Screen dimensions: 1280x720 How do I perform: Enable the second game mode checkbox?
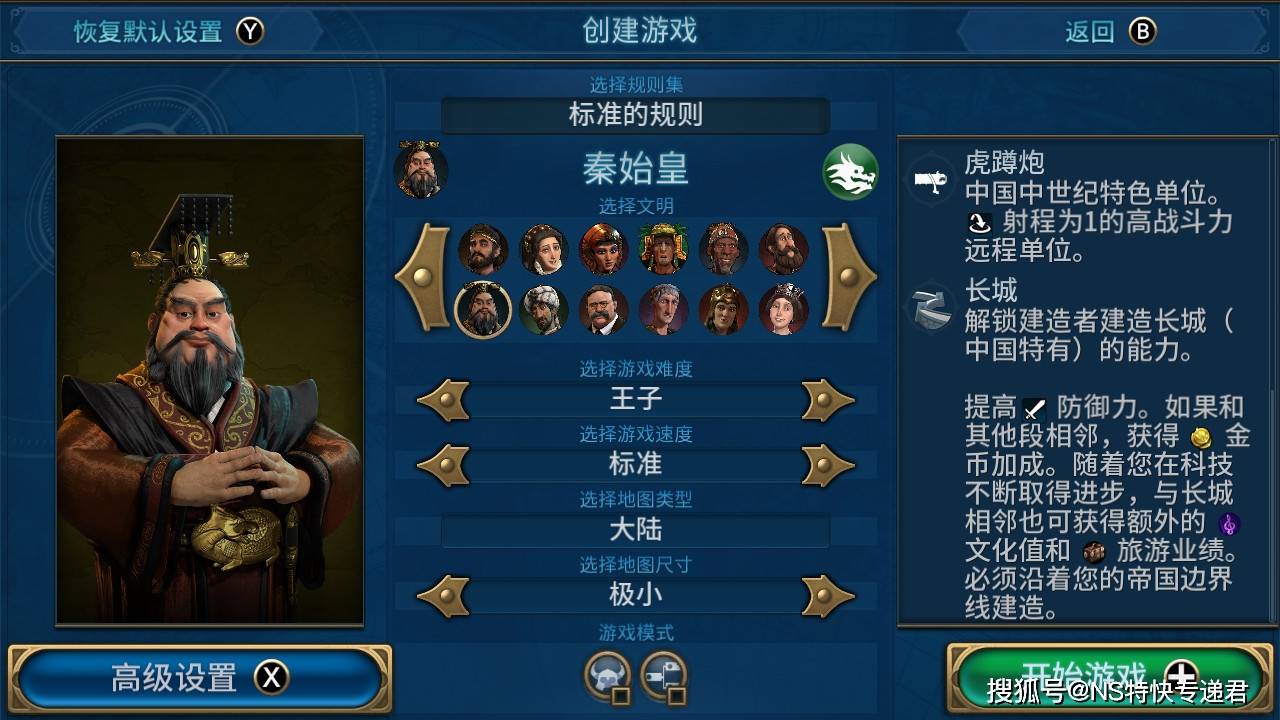click(x=676, y=695)
